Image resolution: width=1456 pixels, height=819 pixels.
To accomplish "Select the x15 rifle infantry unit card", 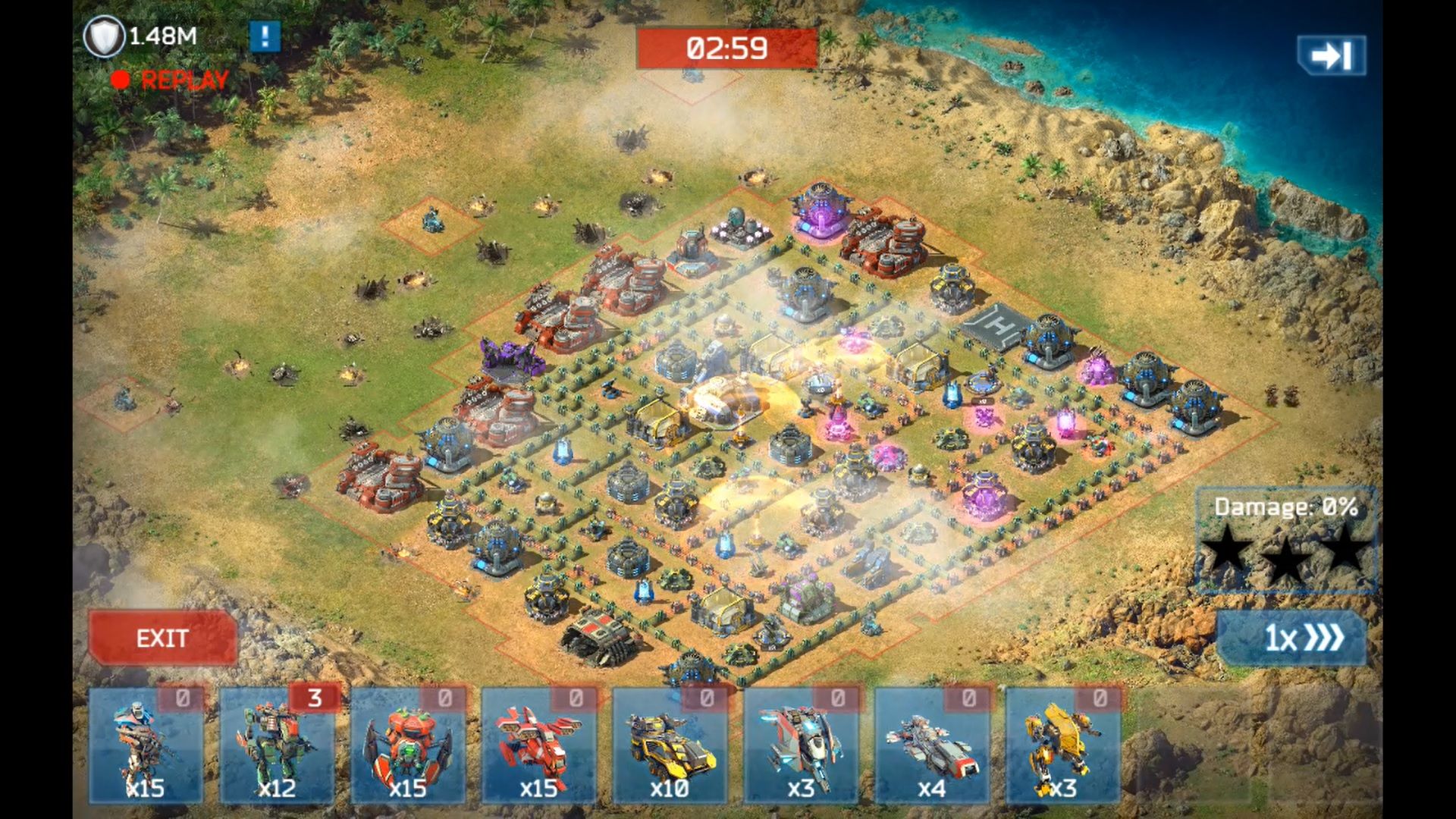I will [x=146, y=745].
